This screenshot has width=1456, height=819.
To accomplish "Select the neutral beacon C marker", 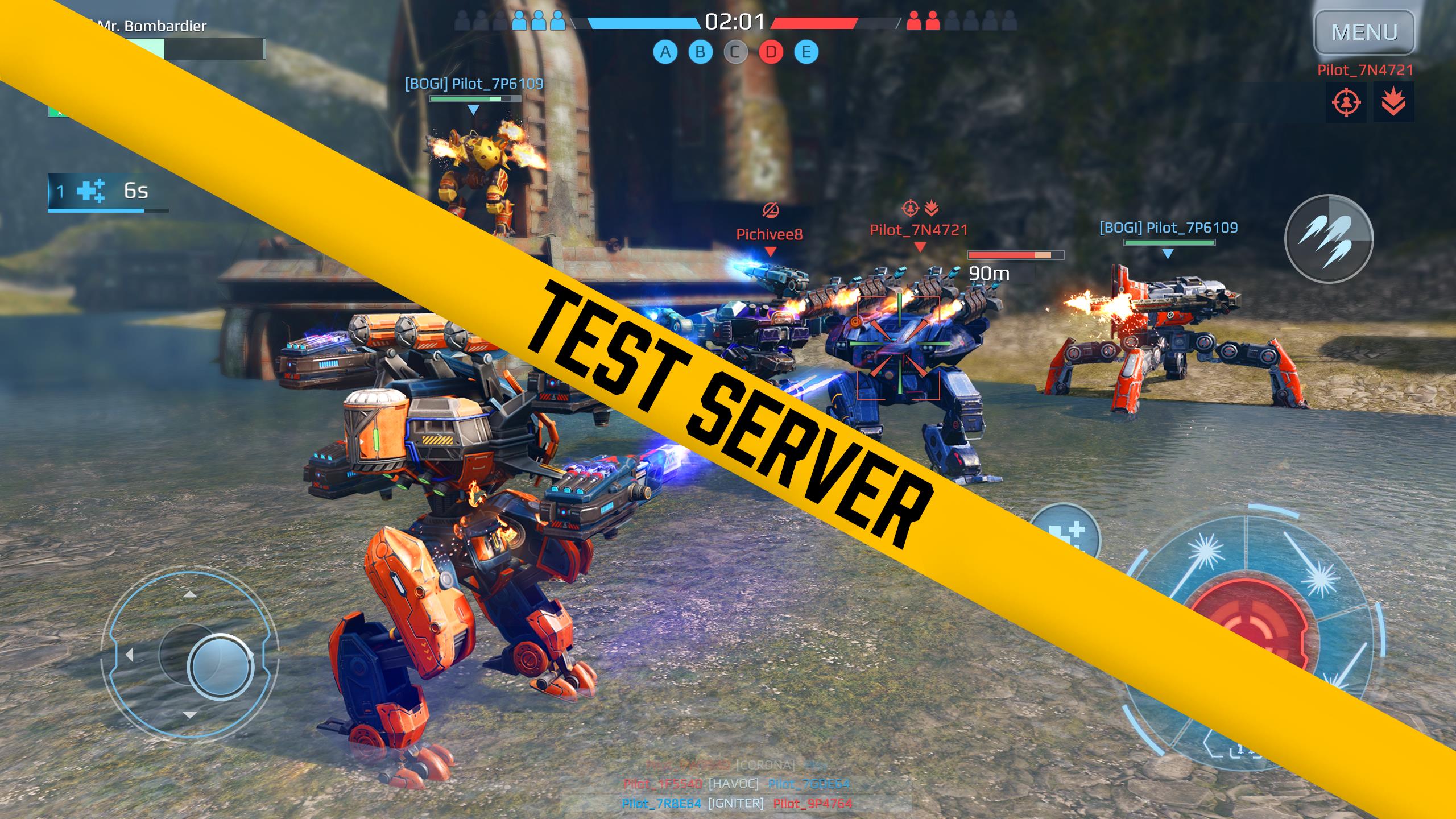I will 735,53.
